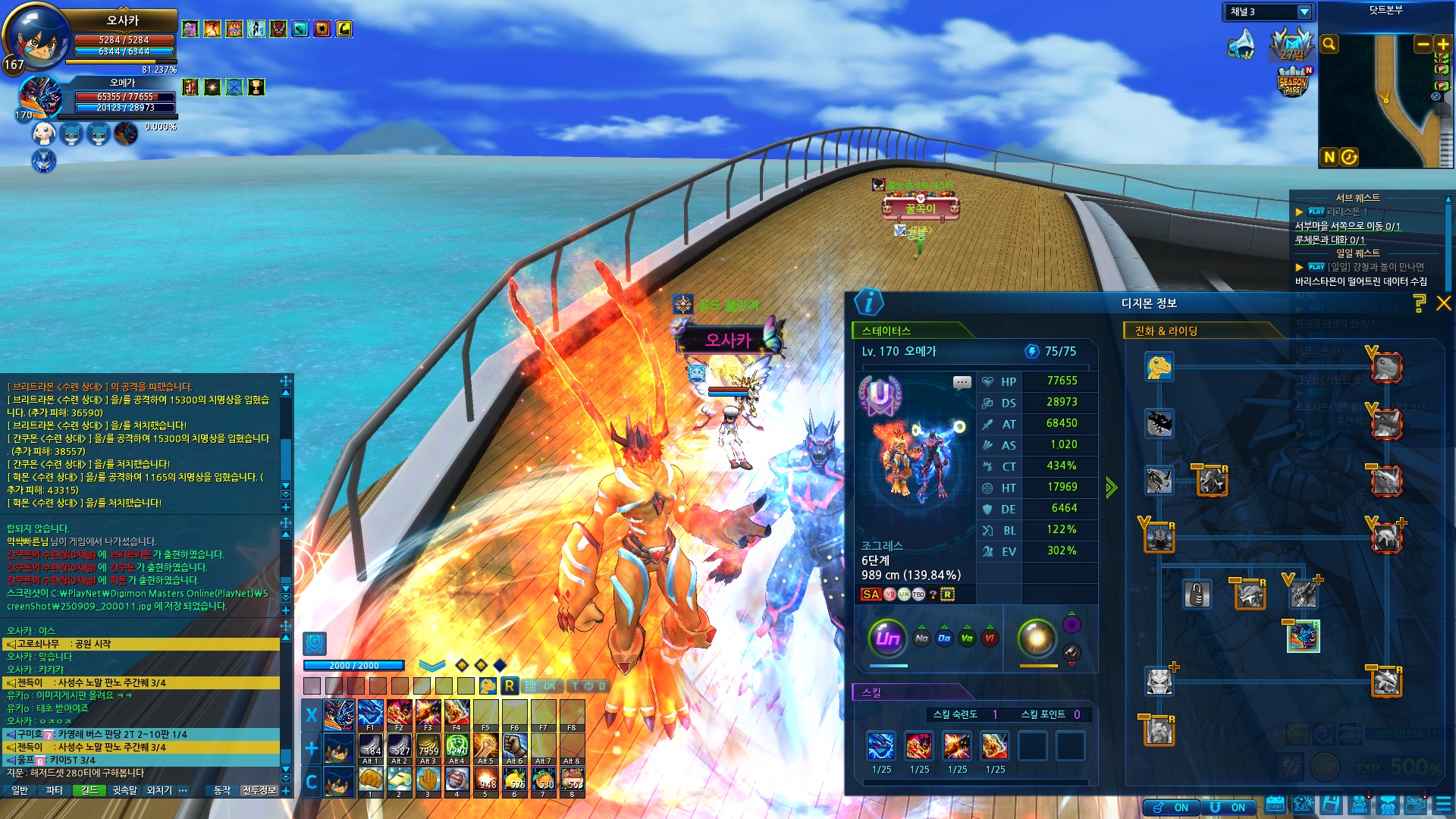Select the first Digimon skill icon at 1/25
Image resolution: width=1456 pixels, height=819 pixels.
click(881, 746)
